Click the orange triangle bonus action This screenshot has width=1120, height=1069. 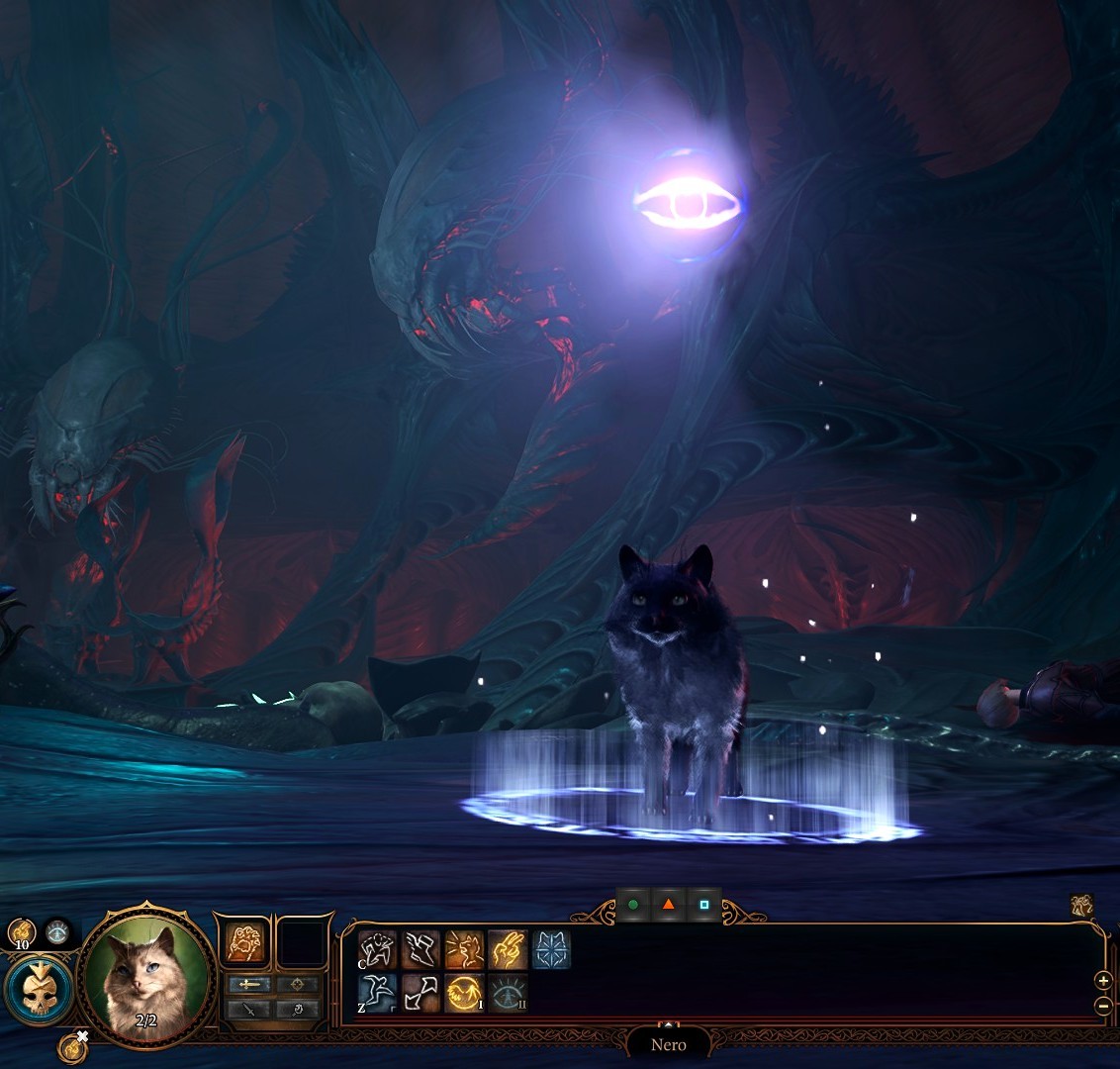(669, 905)
